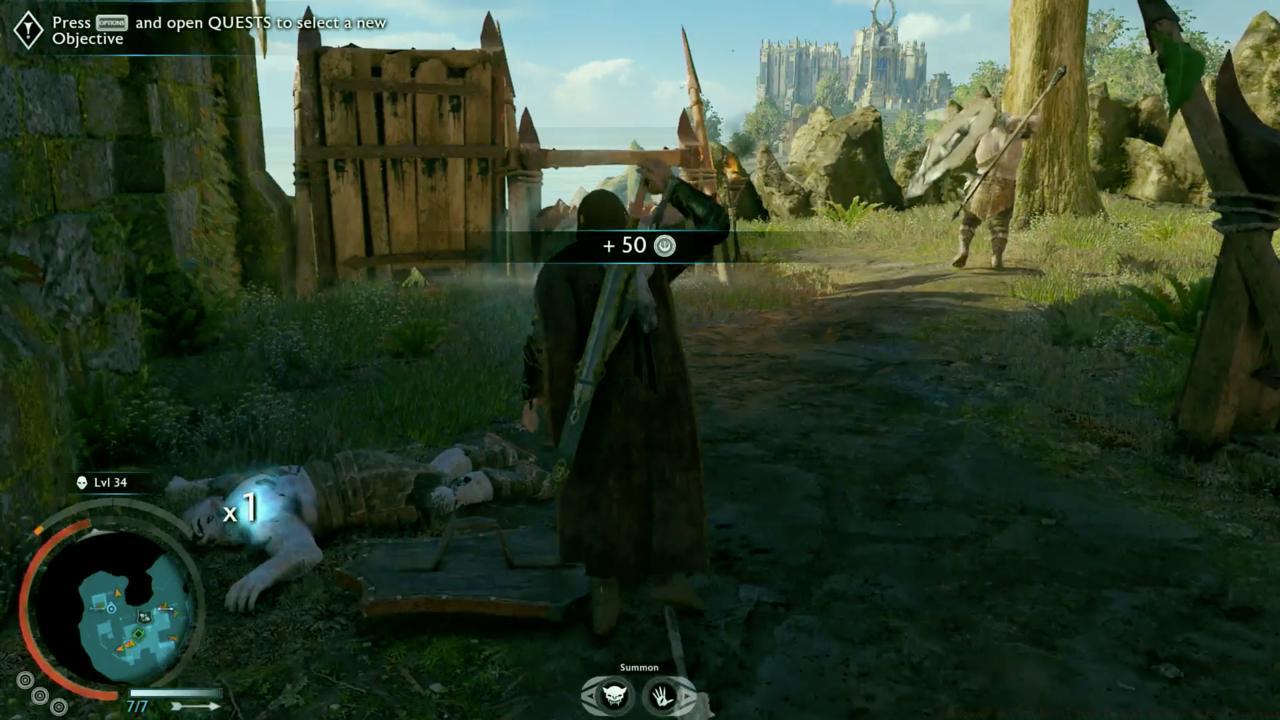Expand summons using the right chevron arrow

686,695
